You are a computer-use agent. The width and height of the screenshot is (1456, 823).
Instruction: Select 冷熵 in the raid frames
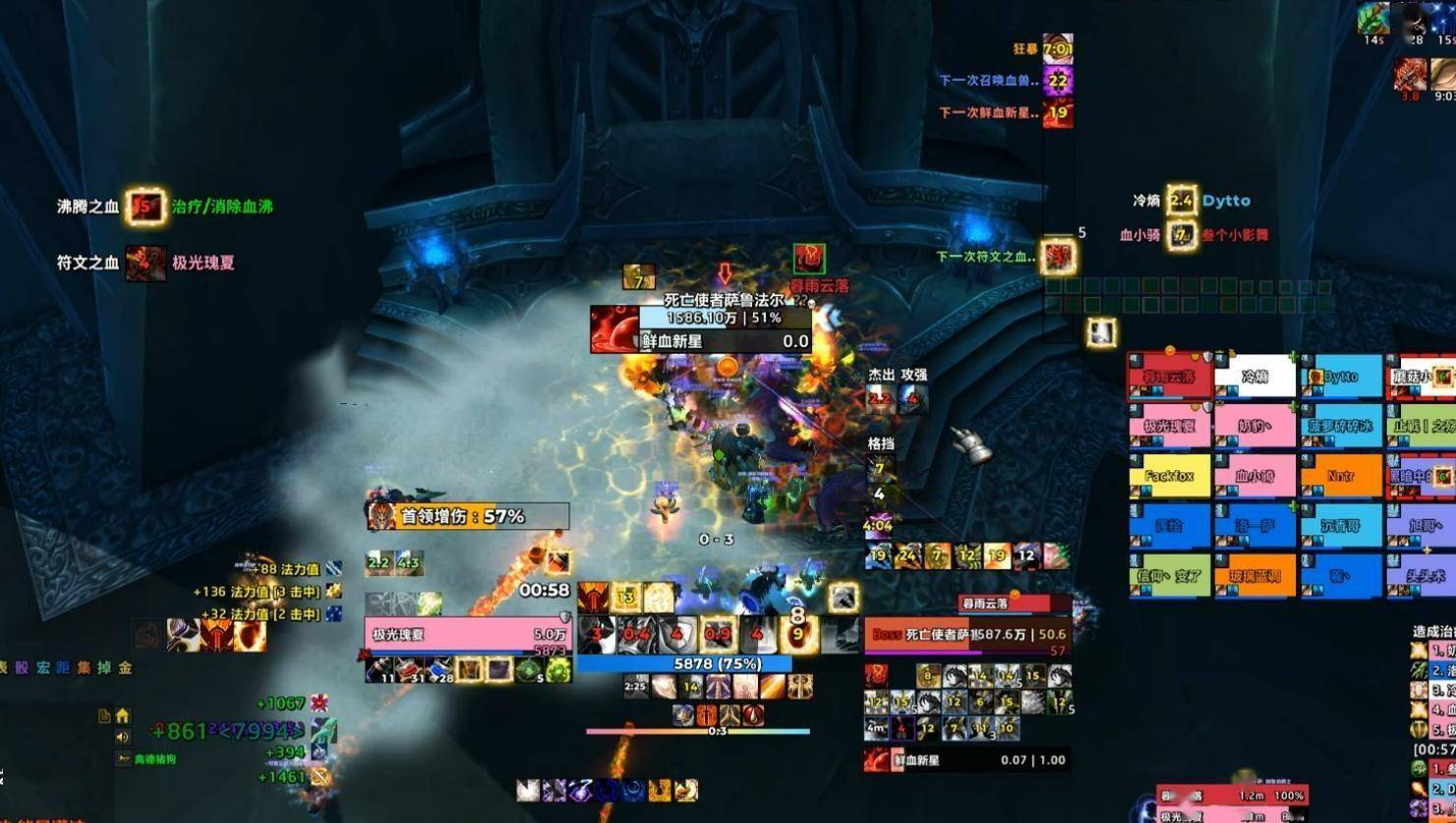[x=1255, y=377]
